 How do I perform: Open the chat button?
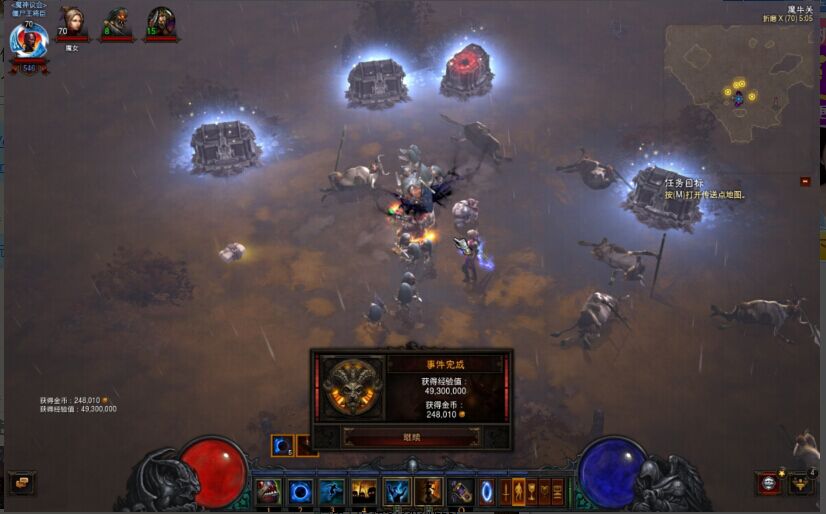click(21, 483)
